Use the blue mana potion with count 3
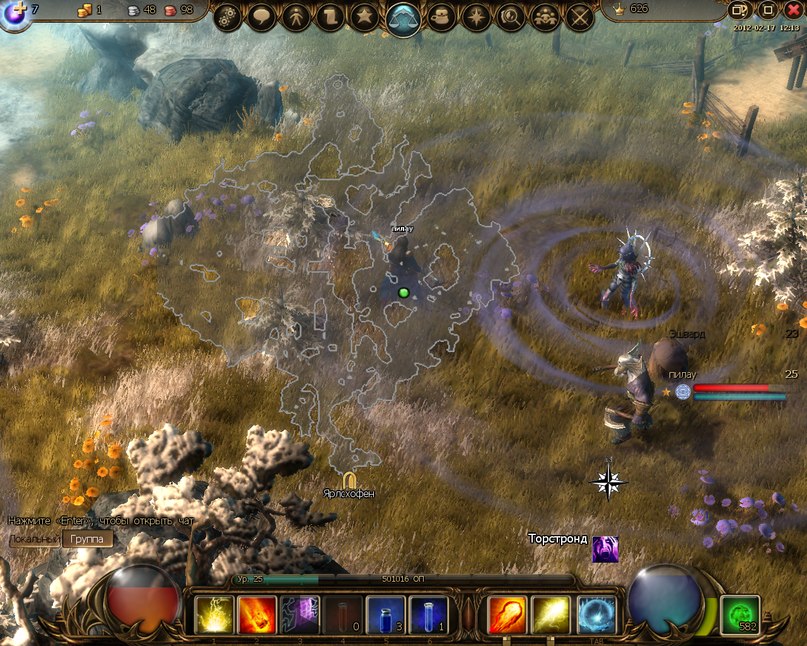 (385, 614)
